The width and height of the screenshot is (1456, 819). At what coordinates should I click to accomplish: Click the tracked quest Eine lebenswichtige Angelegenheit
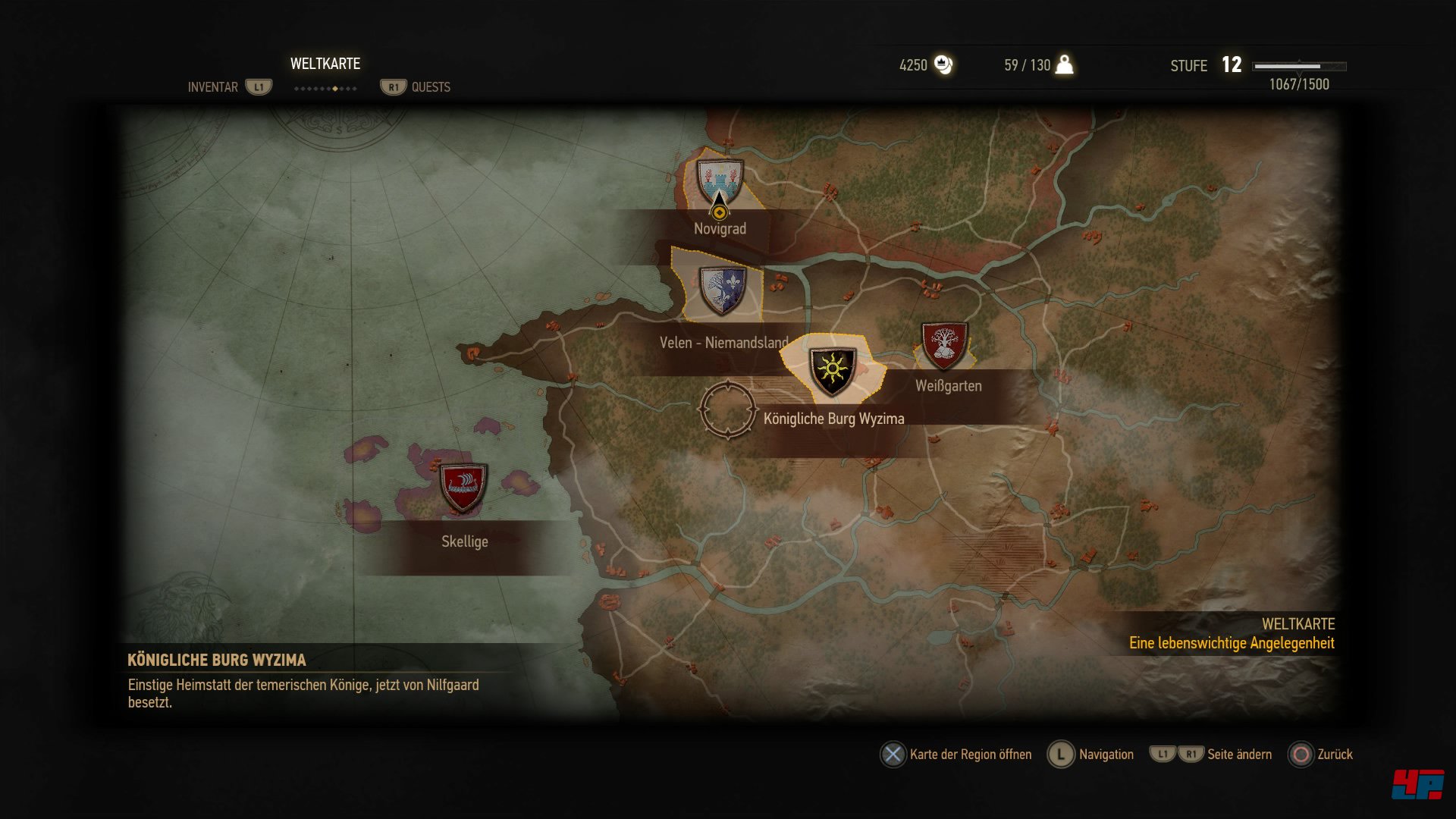point(1232,643)
